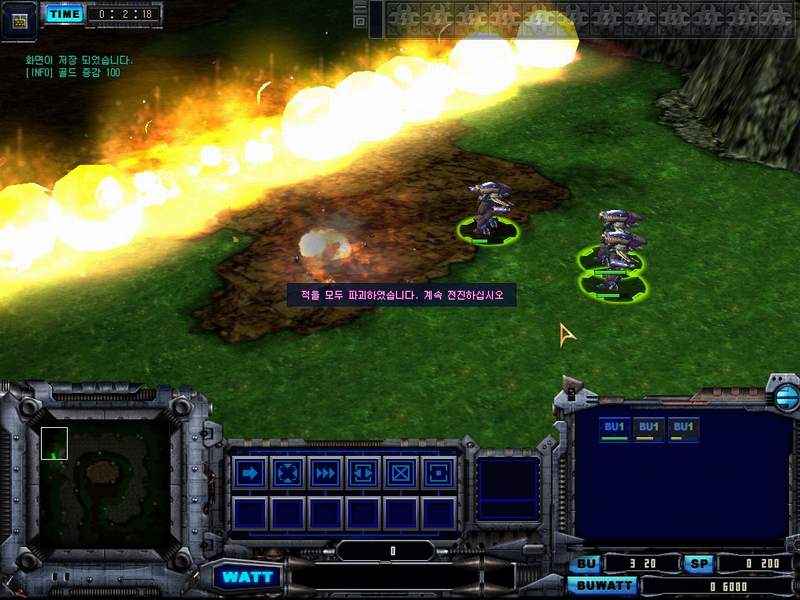Activate the inward-arrows square command button
The width and height of the screenshot is (800, 600).
pyautogui.click(x=363, y=472)
